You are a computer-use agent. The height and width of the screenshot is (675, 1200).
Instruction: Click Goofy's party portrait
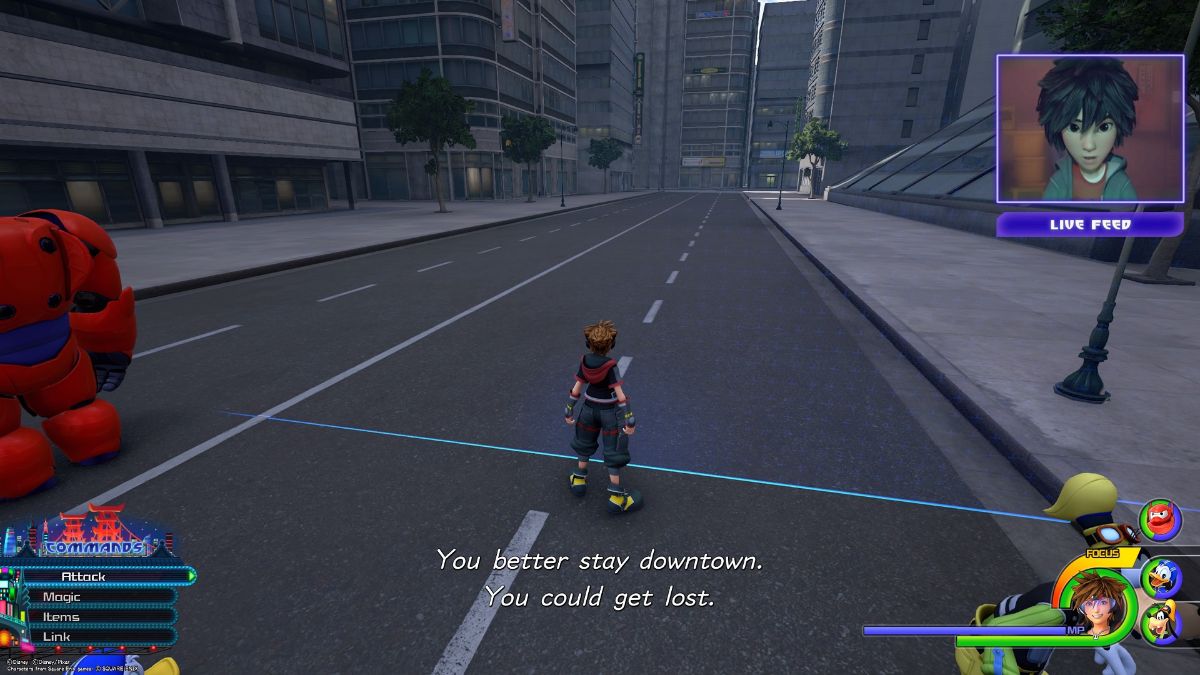(1160, 623)
